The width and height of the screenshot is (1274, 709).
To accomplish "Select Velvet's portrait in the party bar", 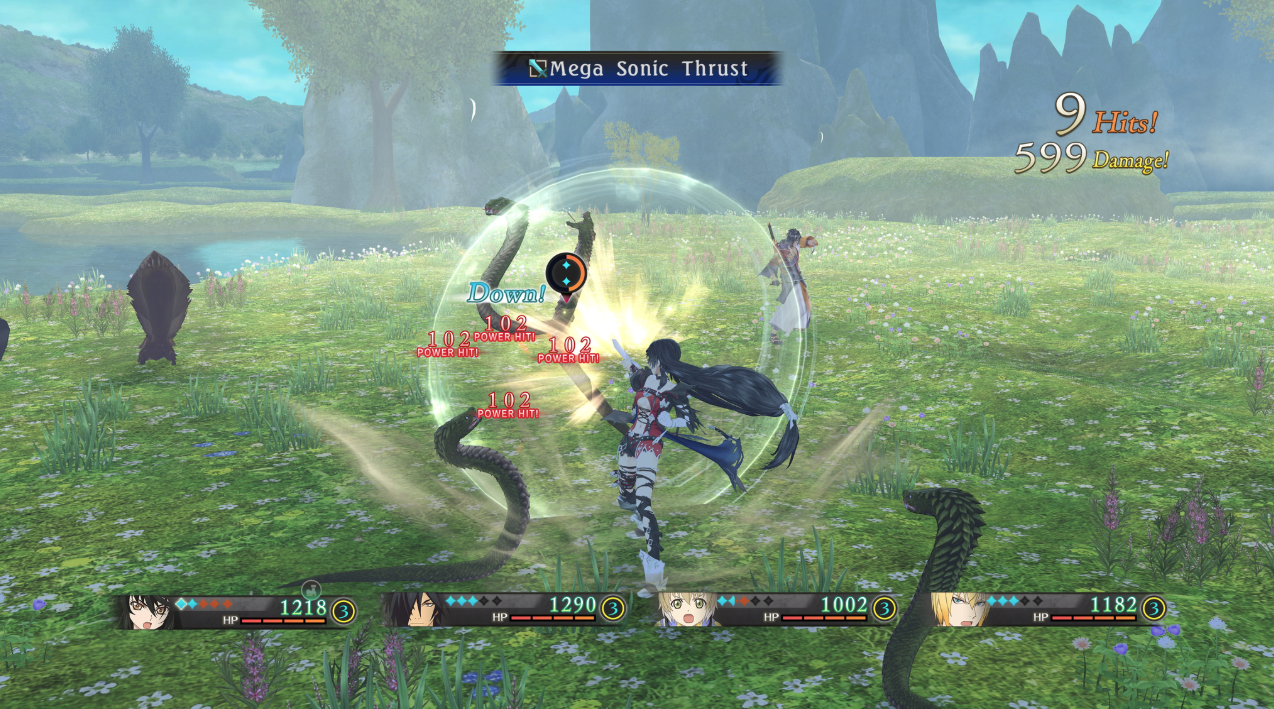I will pyautogui.click(x=144, y=610).
